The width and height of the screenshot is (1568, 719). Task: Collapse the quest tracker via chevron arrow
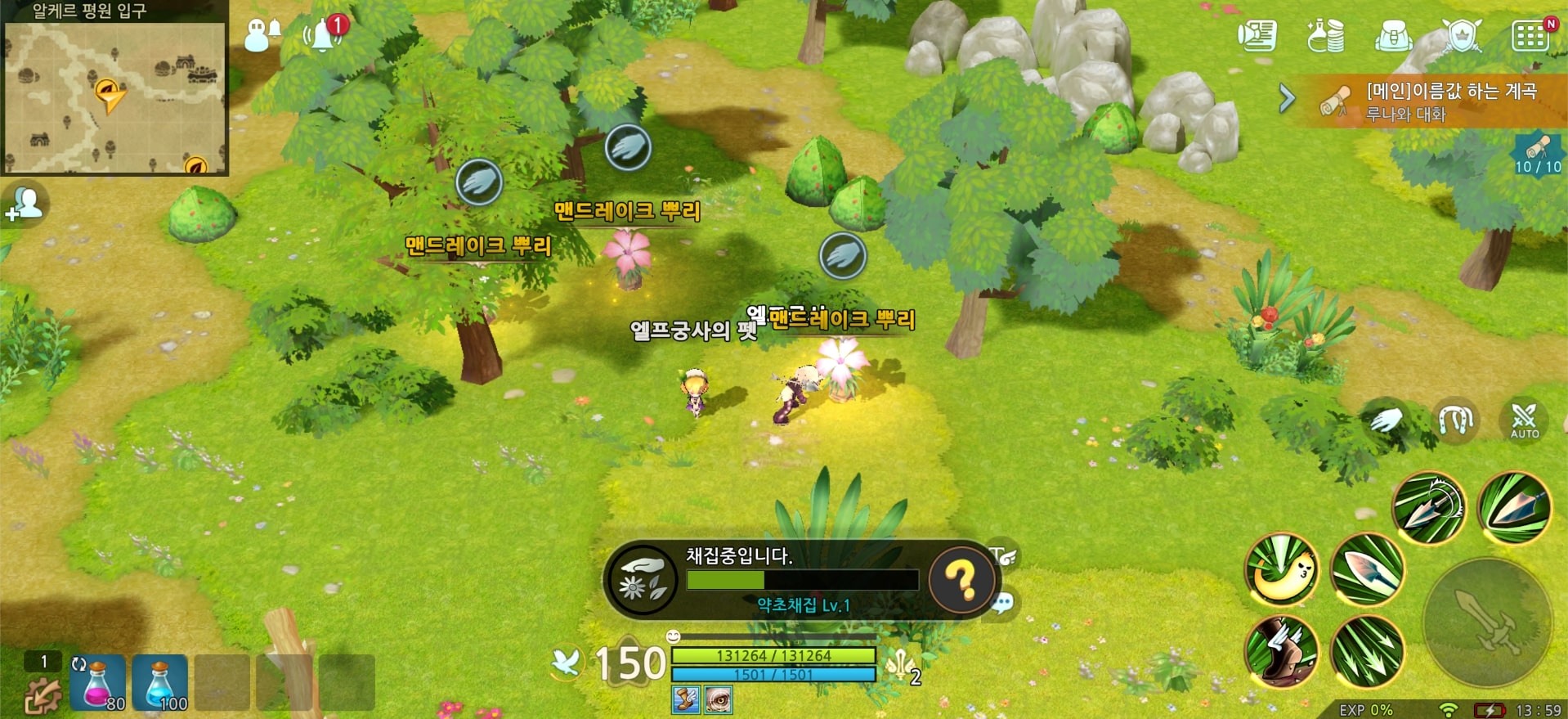(1286, 98)
